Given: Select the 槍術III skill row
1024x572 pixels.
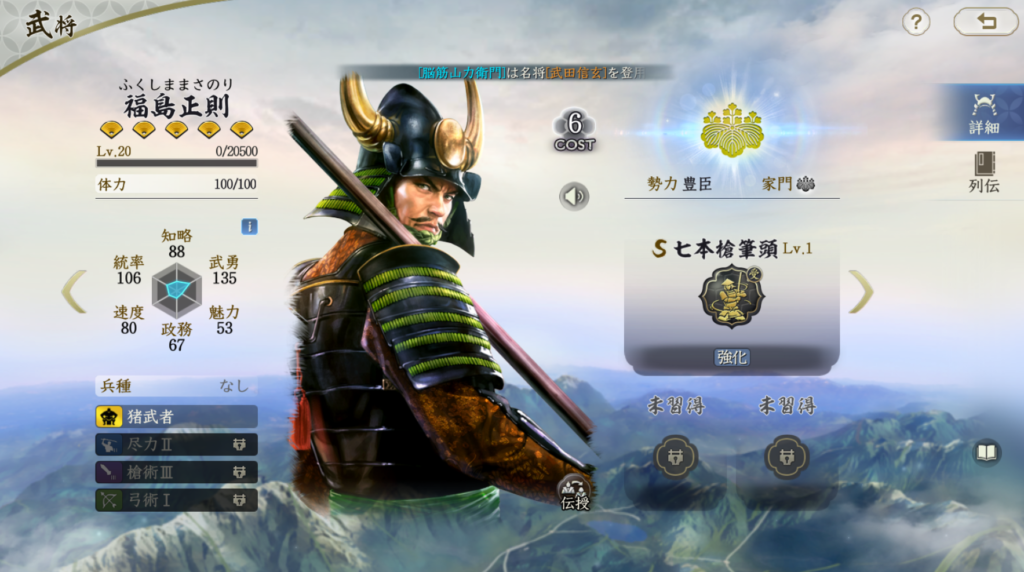Looking at the screenshot, I should point(177,471).
